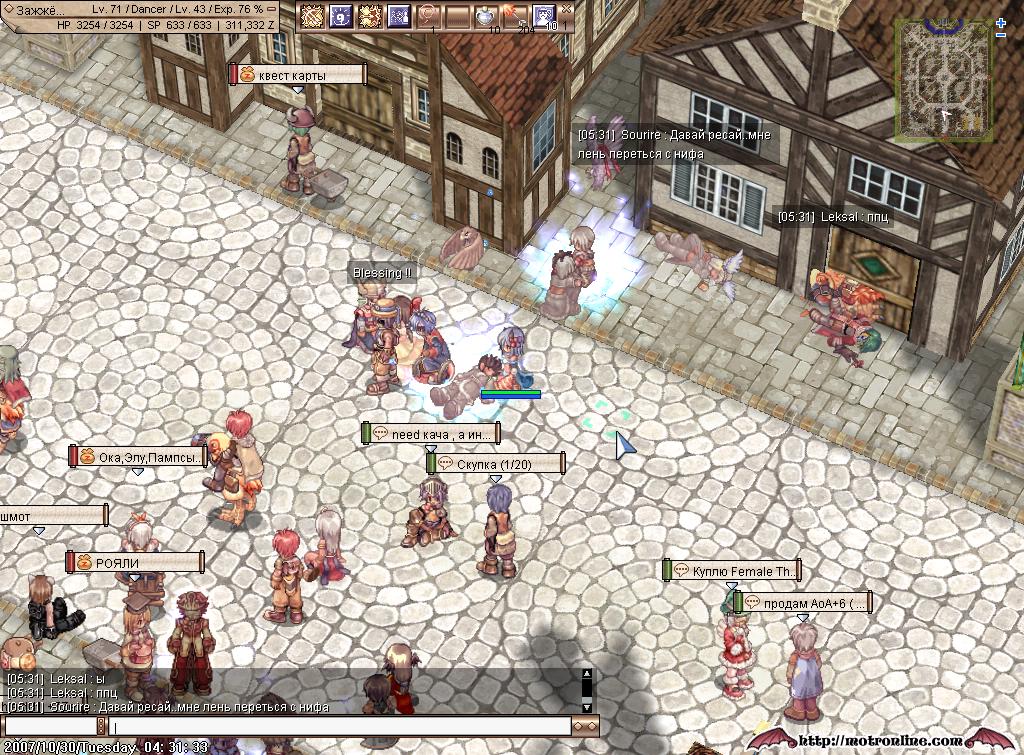Zoom out the minimap with the minus button
This screenshot has width=1024, height=755.
pos(1001,36)
